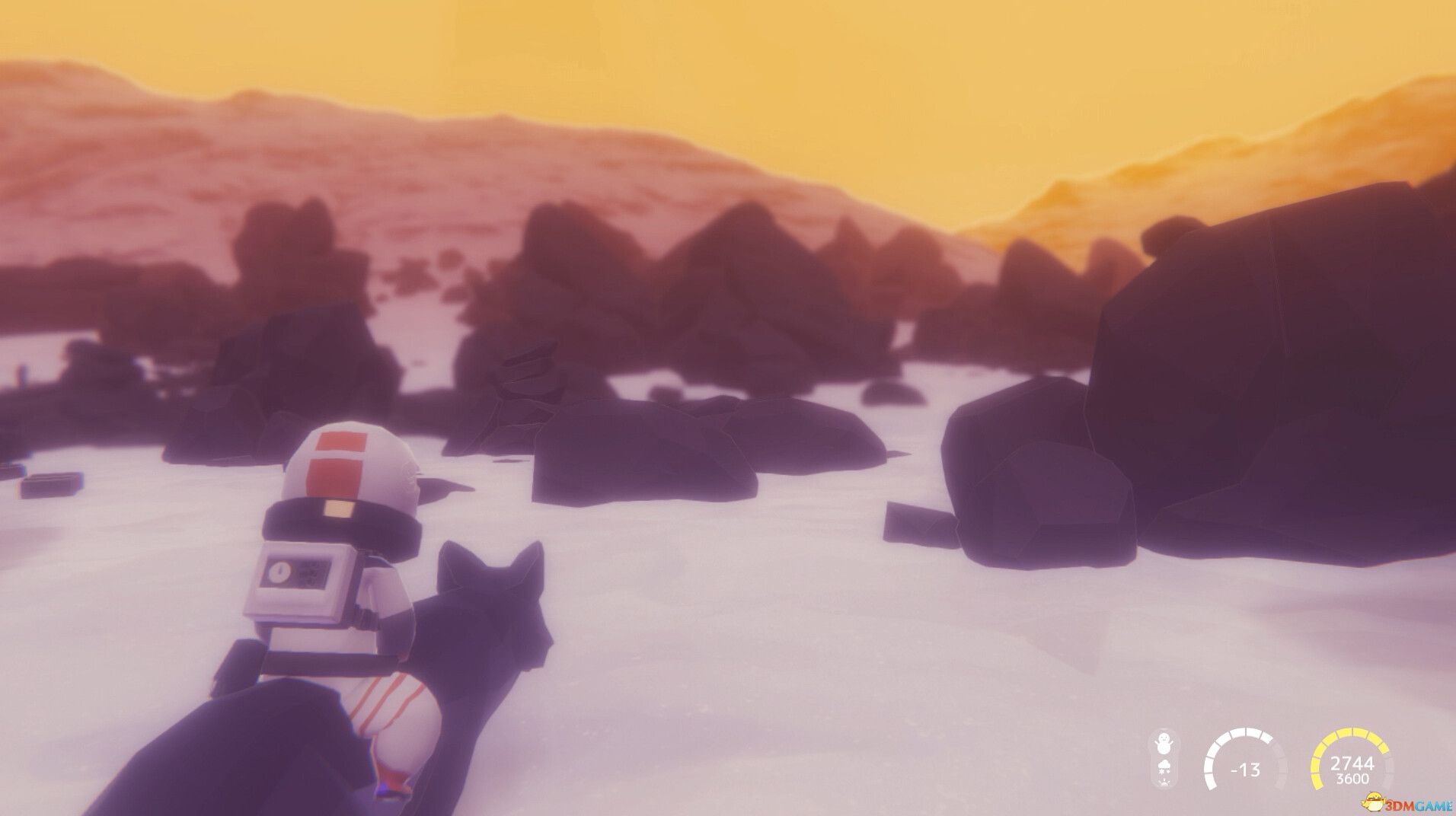
Task: Click the 3DMGame chick mascot icon
Action: tap(1371, 802)
